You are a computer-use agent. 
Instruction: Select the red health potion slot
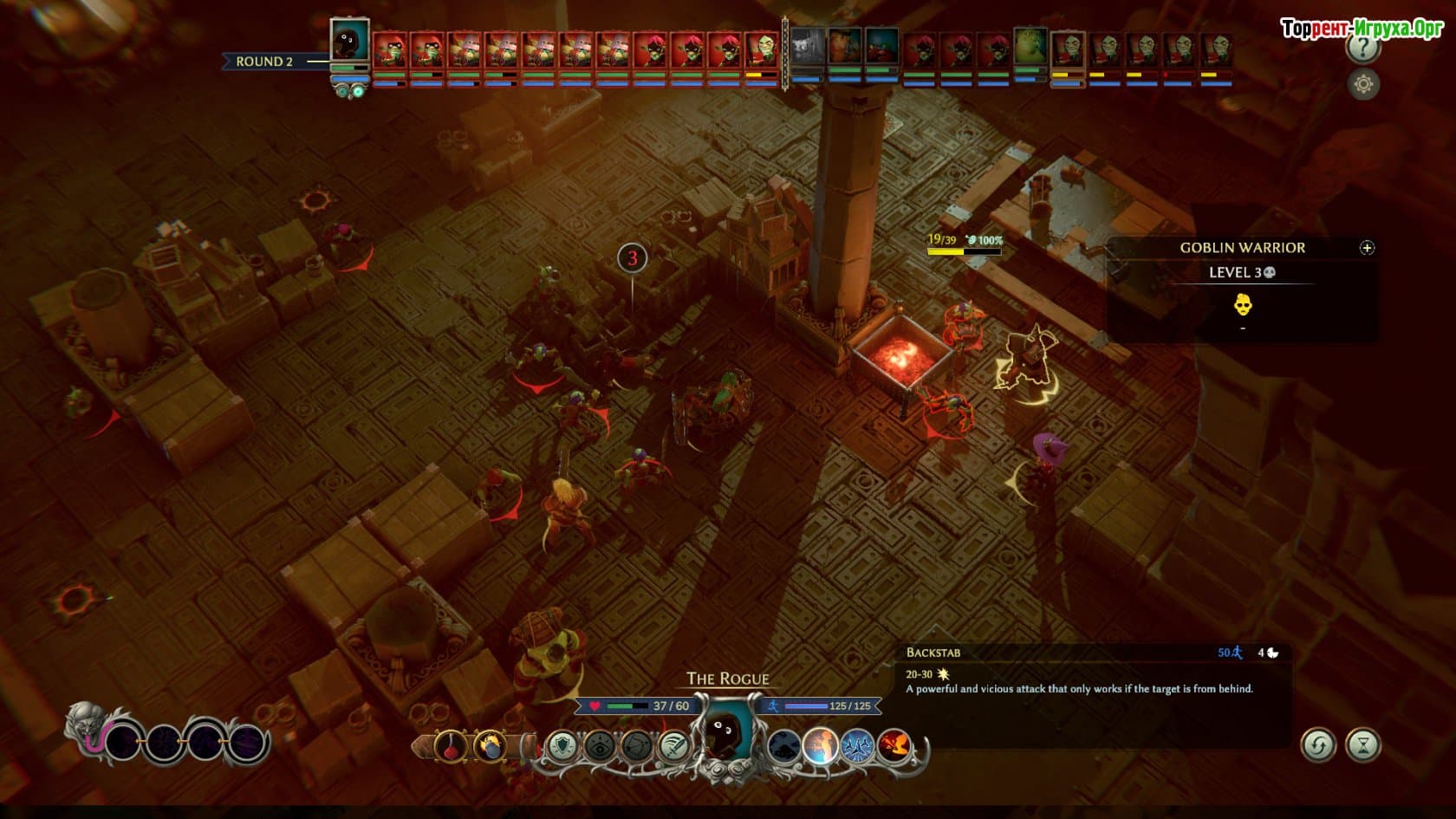click(451, 745)
